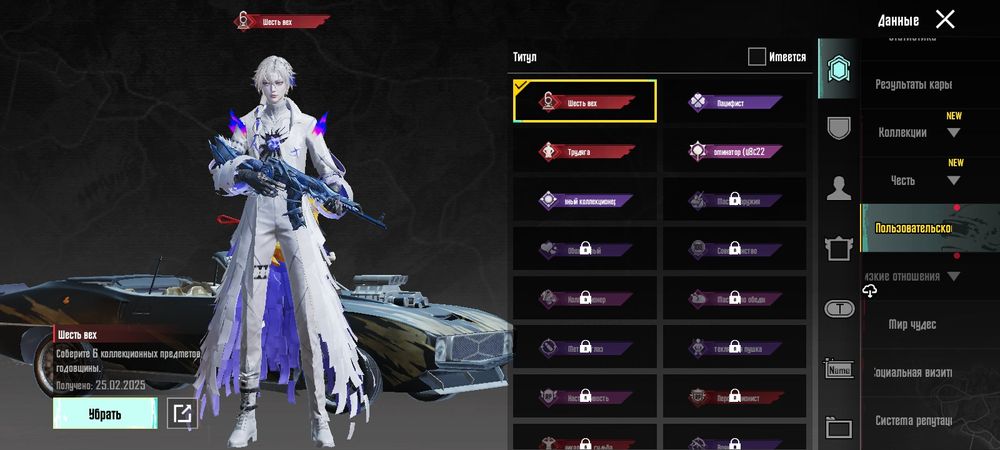
Task: Switch to the person silhouette tab
Action: [x=839, y=187]
